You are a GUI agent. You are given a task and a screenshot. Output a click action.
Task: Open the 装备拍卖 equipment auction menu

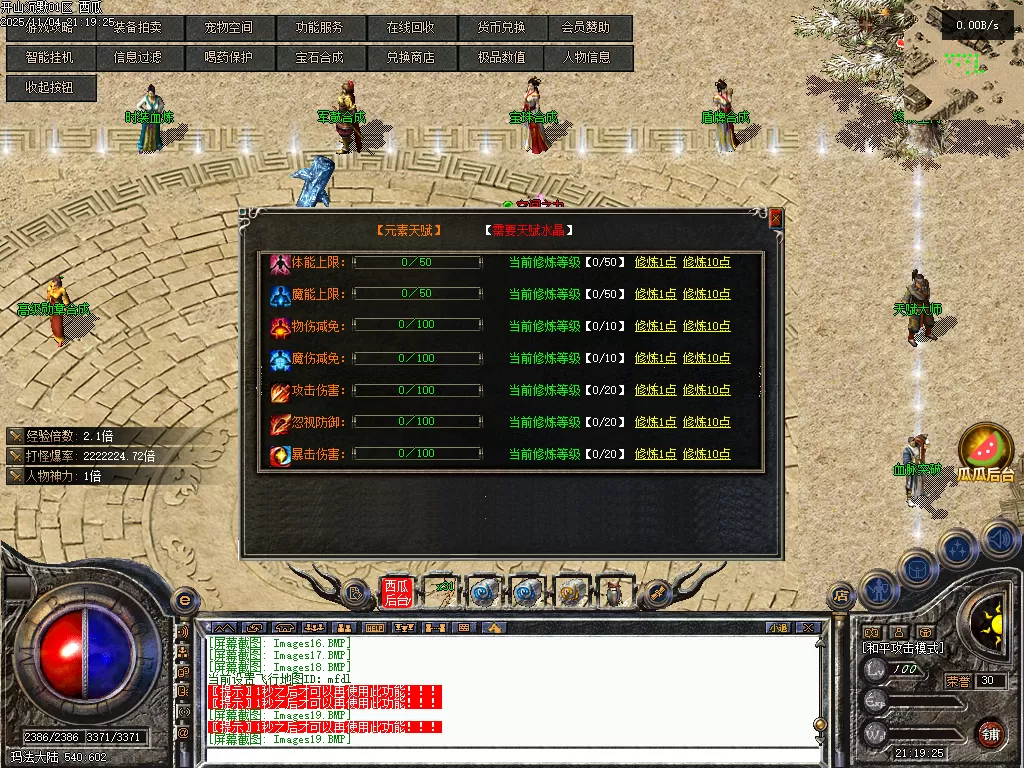(139, 28)
